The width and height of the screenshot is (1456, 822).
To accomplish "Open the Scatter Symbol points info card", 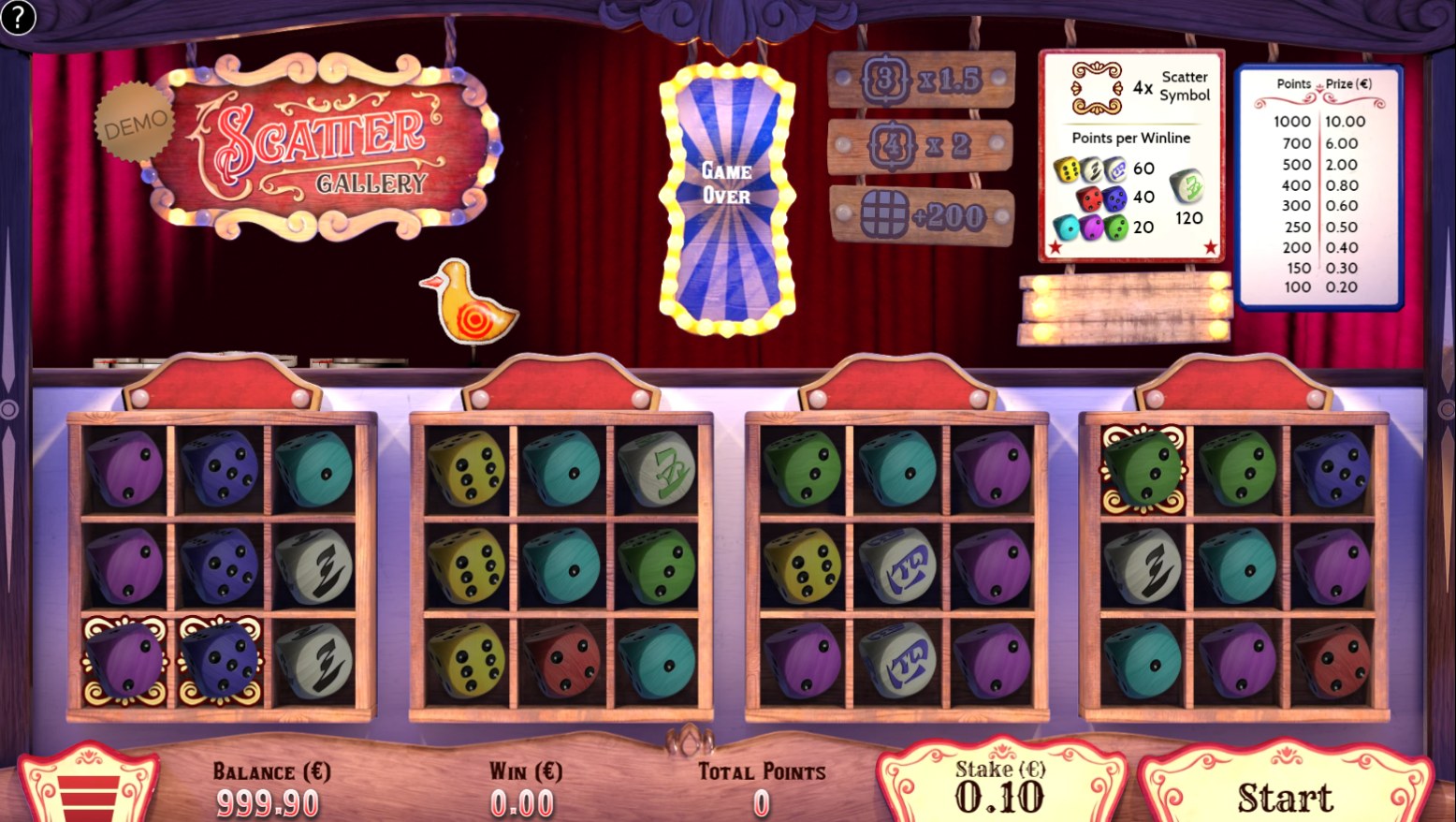I will [x=1131, y=155].
